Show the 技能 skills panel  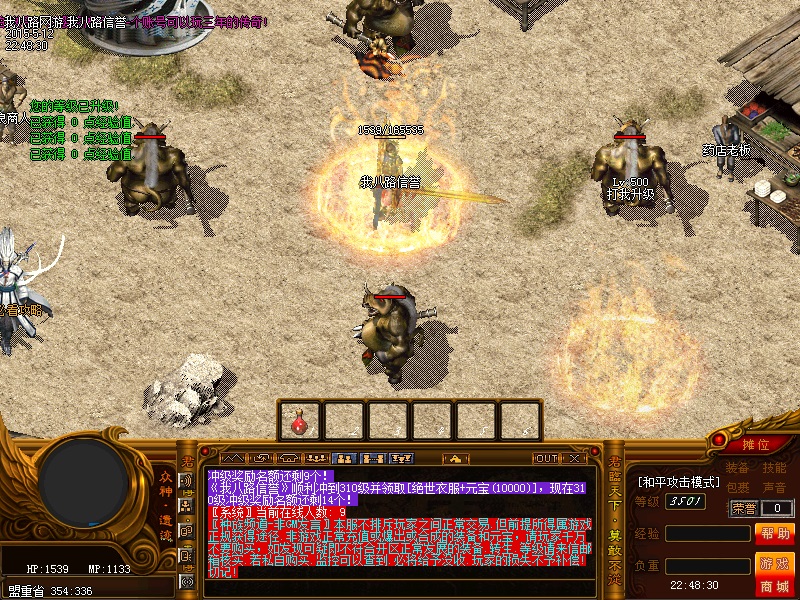[x=774, y=468]
